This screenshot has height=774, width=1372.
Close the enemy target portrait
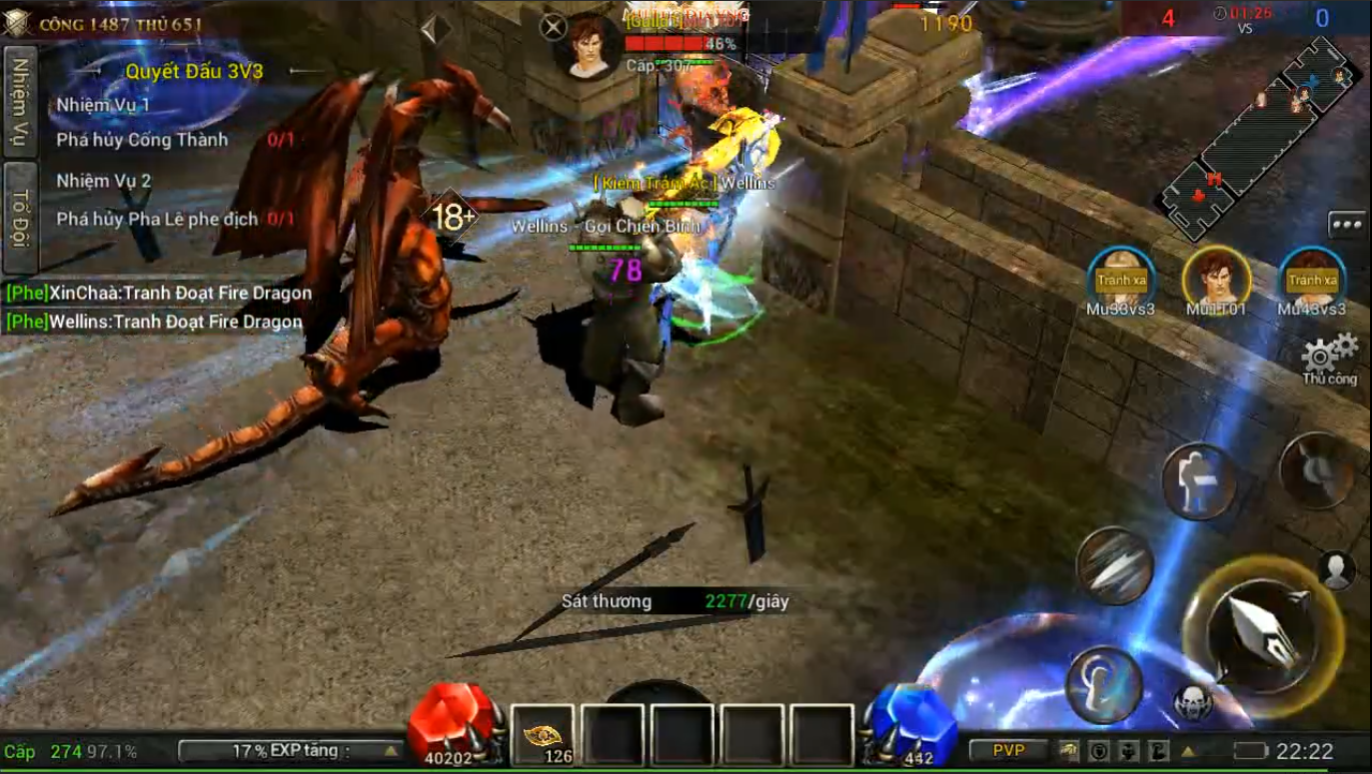coord(553,27)
